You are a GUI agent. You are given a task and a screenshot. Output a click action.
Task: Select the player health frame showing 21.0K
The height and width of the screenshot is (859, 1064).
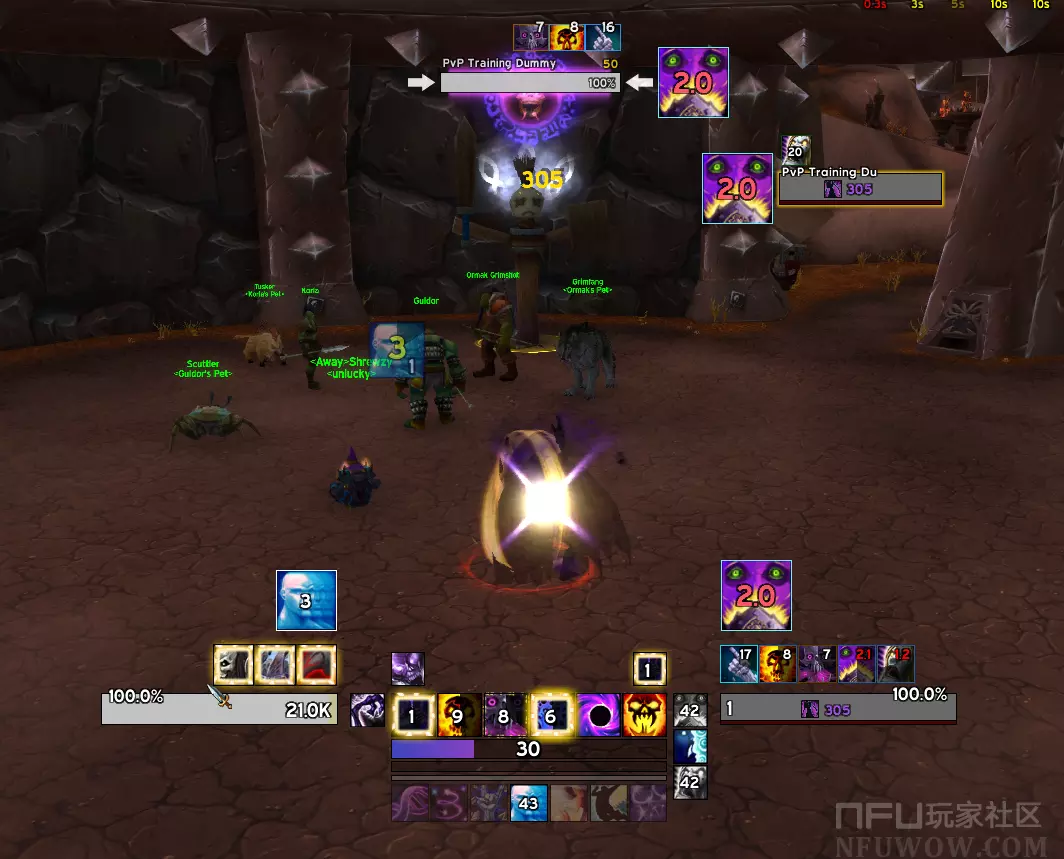[x=219, y=709]
